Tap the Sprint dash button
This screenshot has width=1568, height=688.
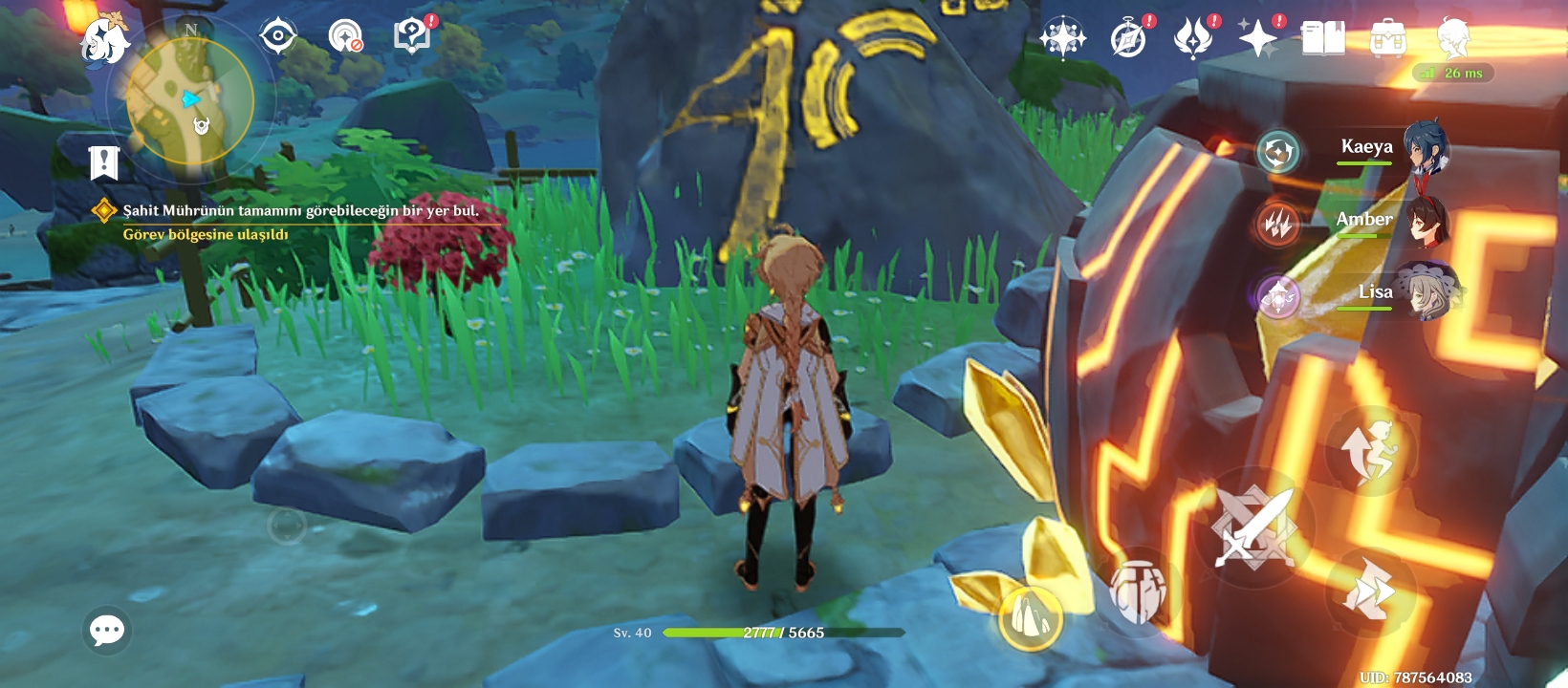[x=1370, y=592]
